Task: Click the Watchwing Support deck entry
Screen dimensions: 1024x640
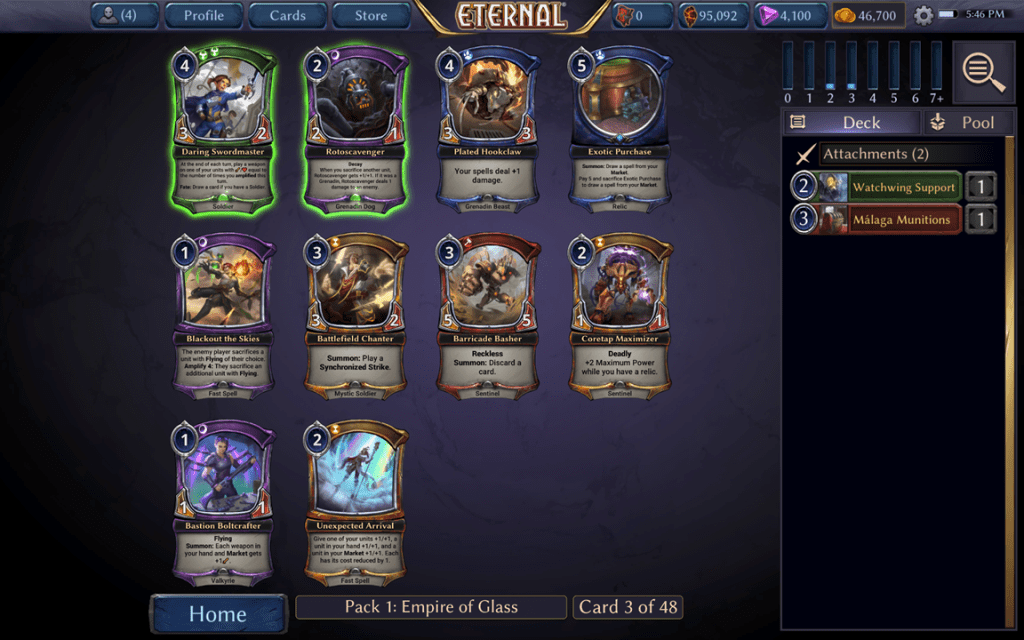Action: [x=890, y=187]
